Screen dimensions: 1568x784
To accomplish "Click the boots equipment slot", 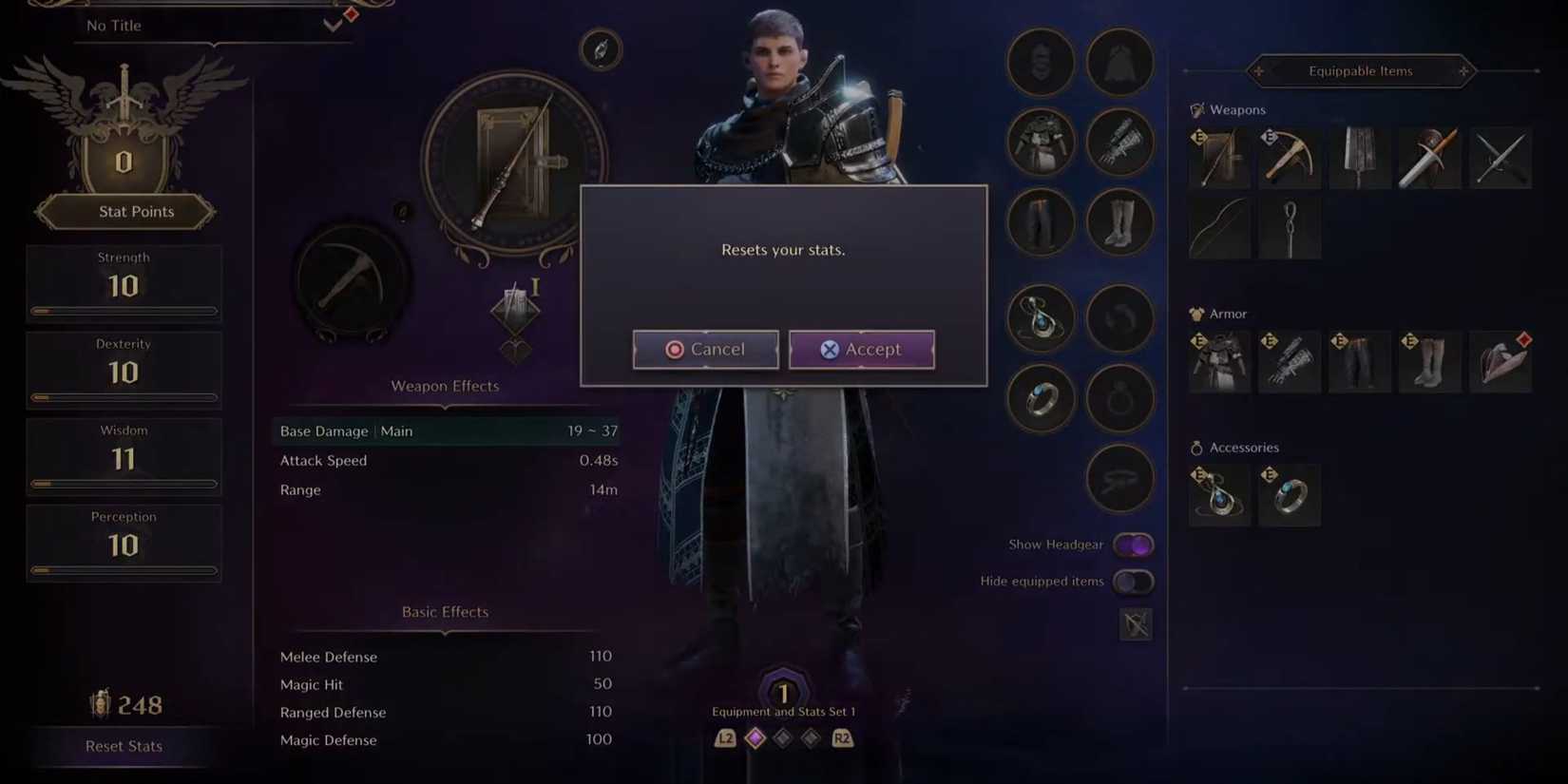I will click(x=1120, y=221).
